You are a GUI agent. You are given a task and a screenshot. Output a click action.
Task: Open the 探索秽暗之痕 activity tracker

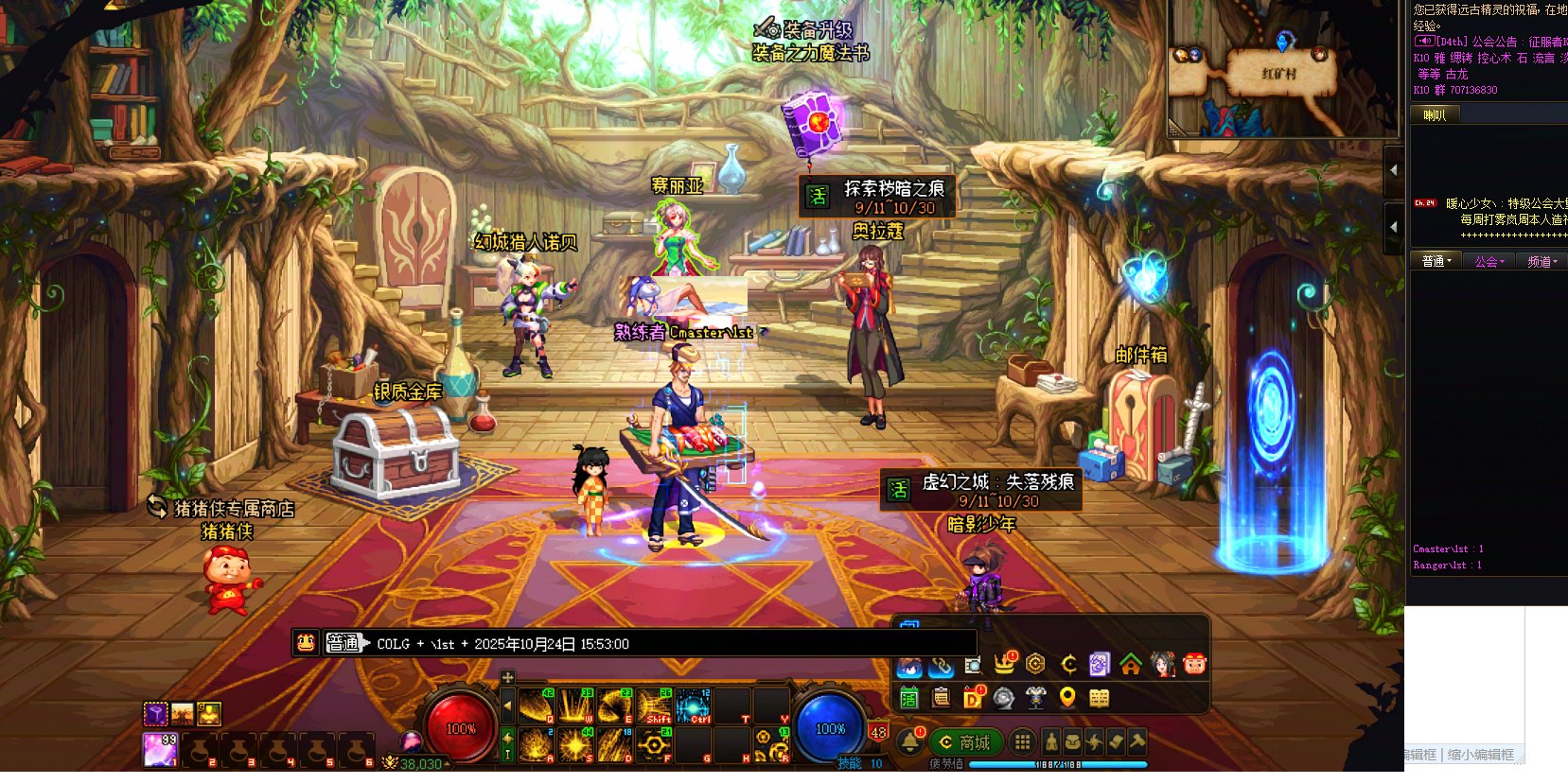(x=876, y=197)
